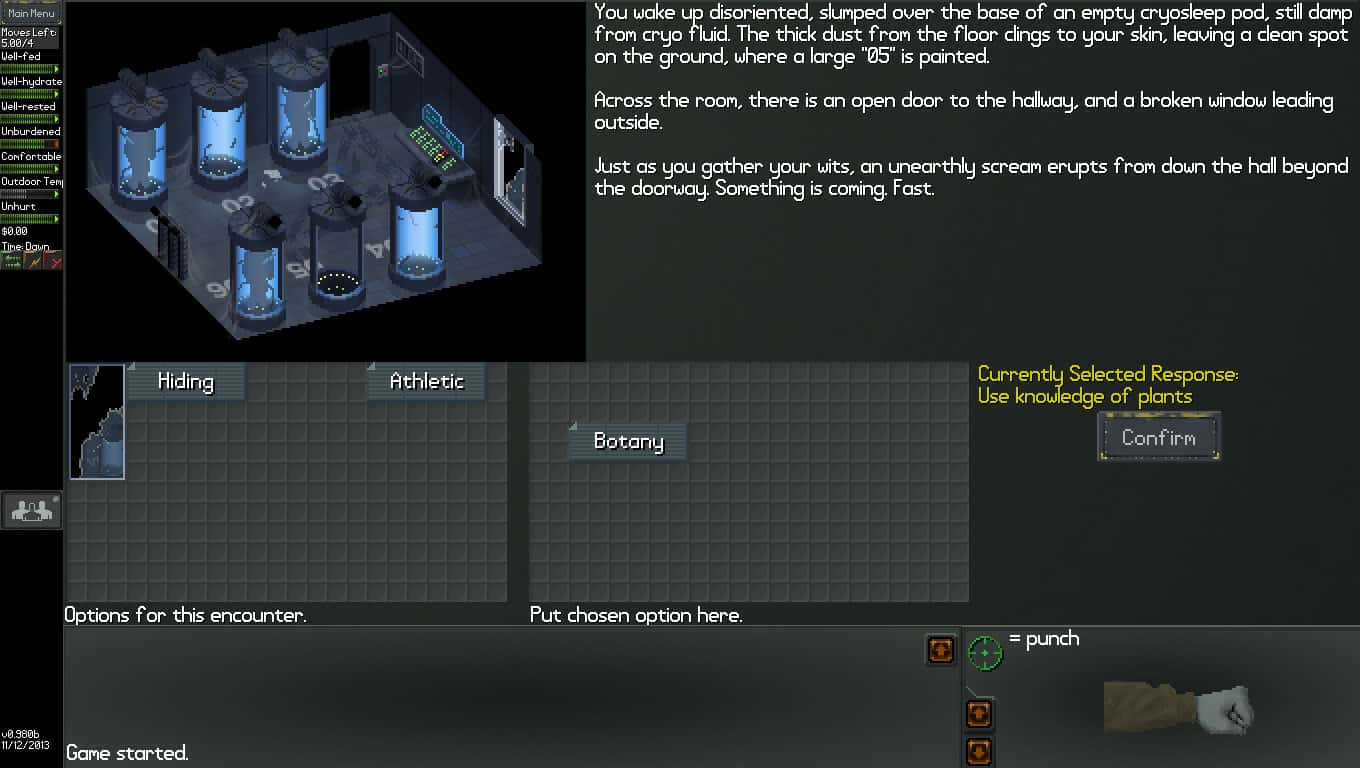The image size is (1360, 768).
Task: Click the lower orange down-arrow in attack panel
Action: (978, 751)
